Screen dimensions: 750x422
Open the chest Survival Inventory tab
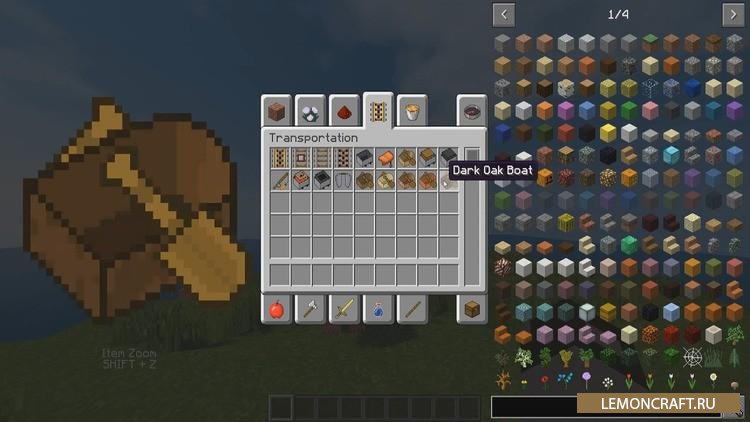(472, 309)
